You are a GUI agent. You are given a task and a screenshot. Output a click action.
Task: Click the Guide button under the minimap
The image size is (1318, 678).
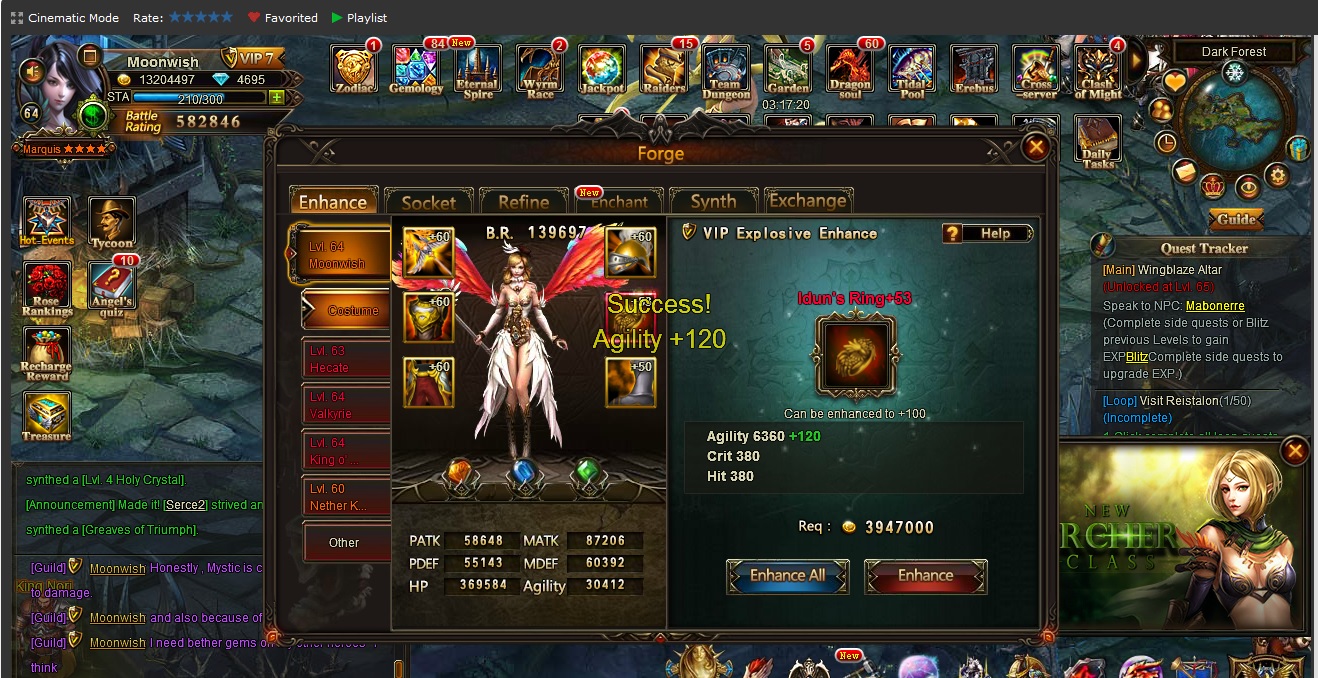[x=1236, y=219]
